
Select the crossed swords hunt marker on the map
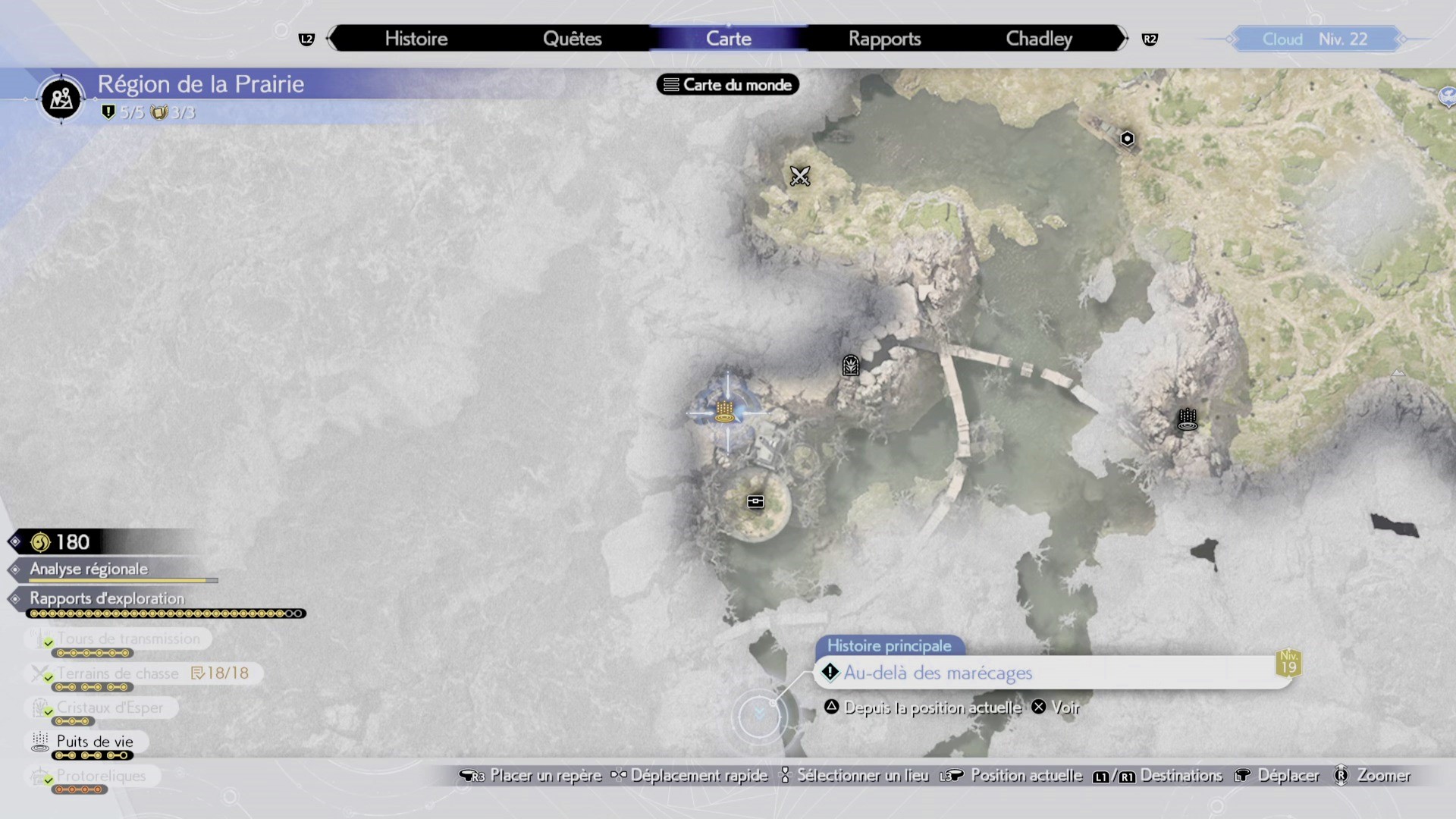tap(801, 176)
